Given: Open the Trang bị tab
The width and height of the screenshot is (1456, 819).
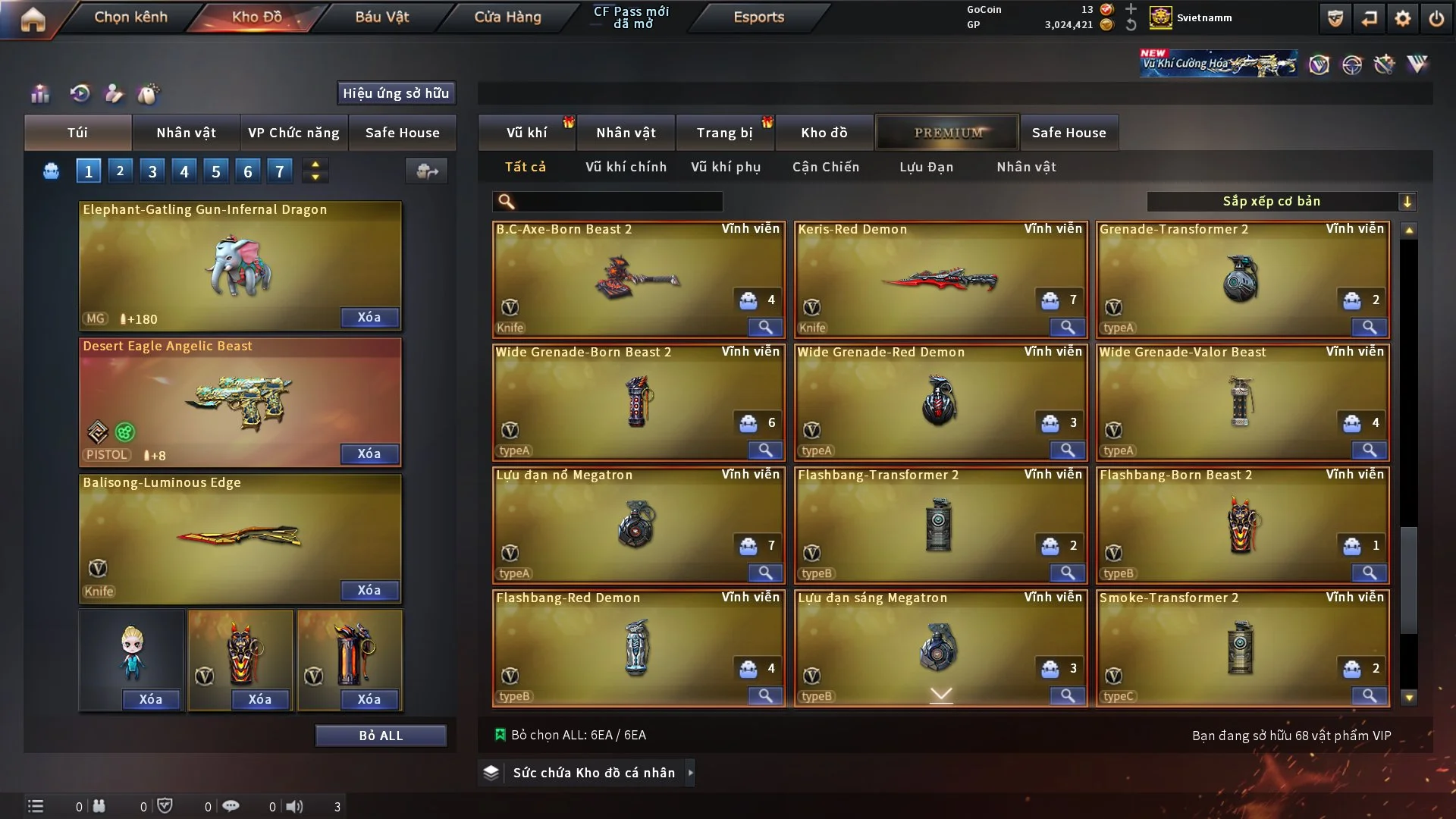Looking at the screenshot, I should pos(724,133).
